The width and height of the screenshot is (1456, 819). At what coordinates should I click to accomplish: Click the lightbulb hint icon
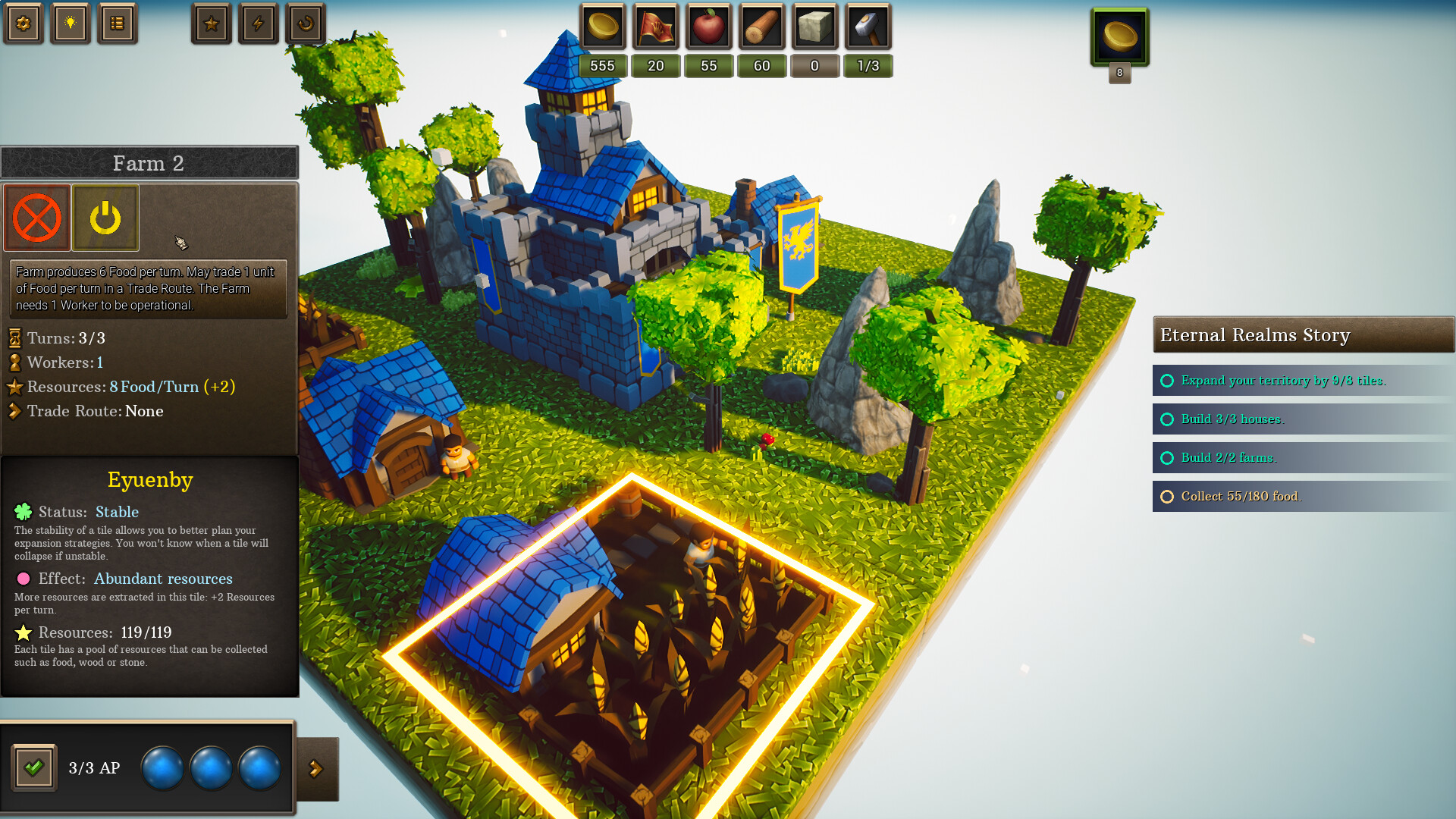tap(70, 24)
